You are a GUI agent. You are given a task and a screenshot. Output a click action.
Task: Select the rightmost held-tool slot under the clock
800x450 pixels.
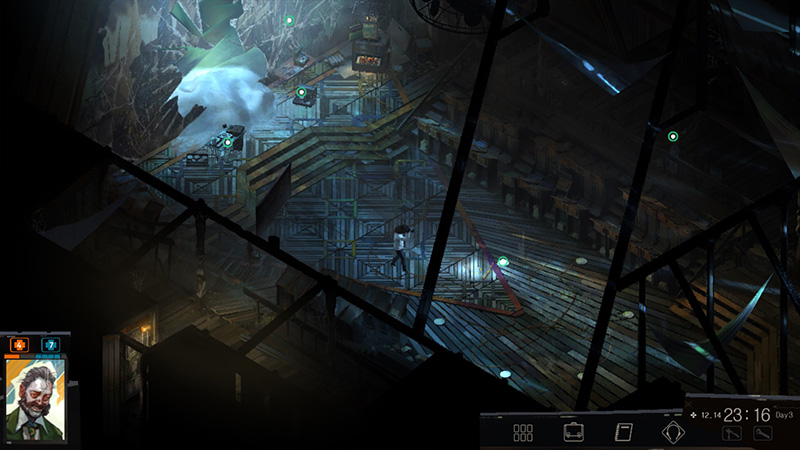[x=763, y=433]
